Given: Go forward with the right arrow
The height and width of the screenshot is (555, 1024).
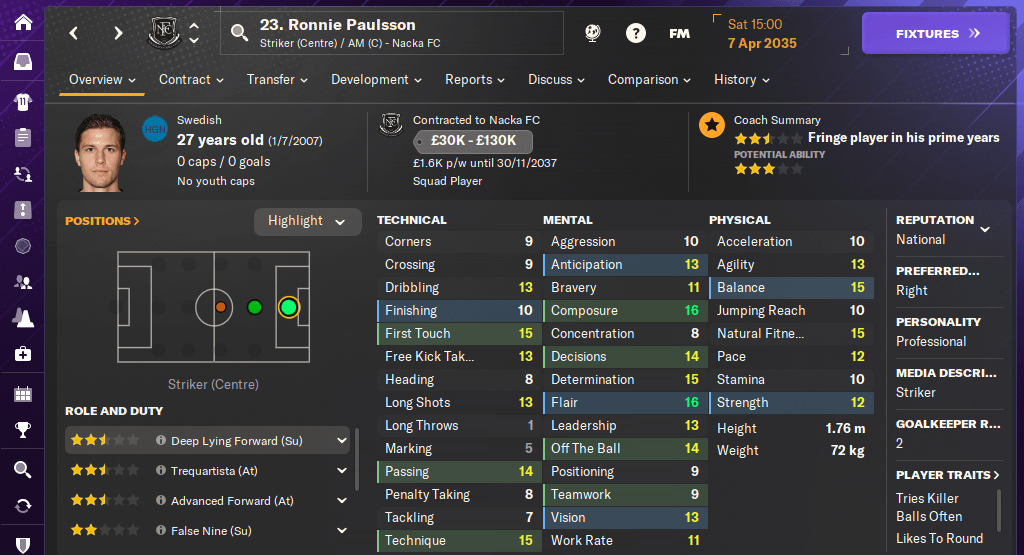Looking at the screenshot, I should click(118, 33).
